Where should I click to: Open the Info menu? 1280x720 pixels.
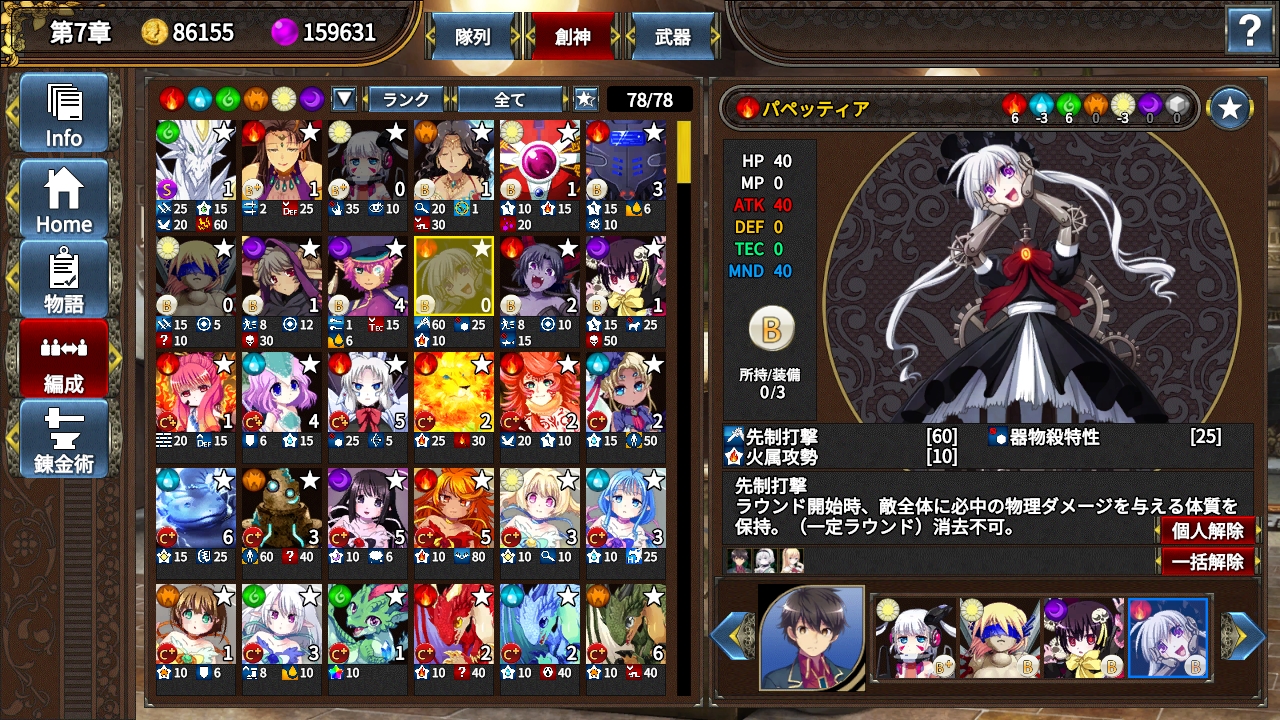coord(63,113)
